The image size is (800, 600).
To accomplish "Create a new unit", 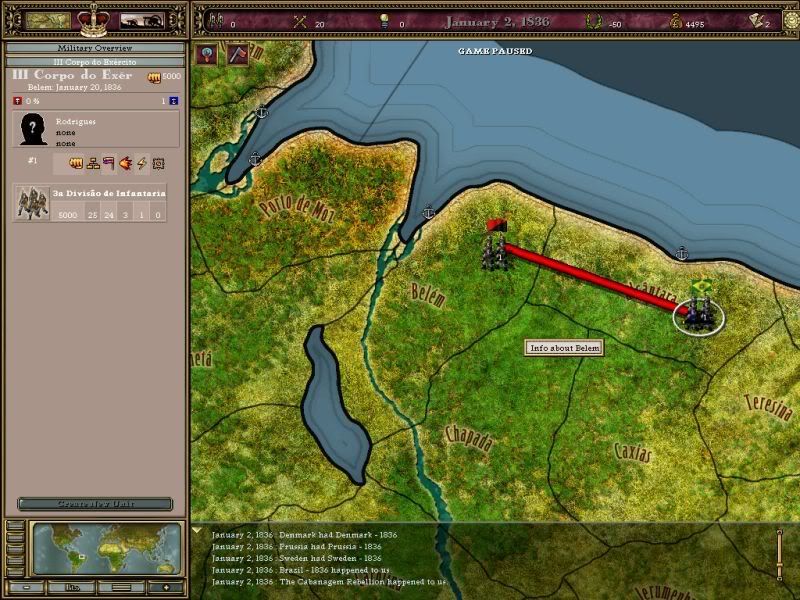I will tap(95, 504).
